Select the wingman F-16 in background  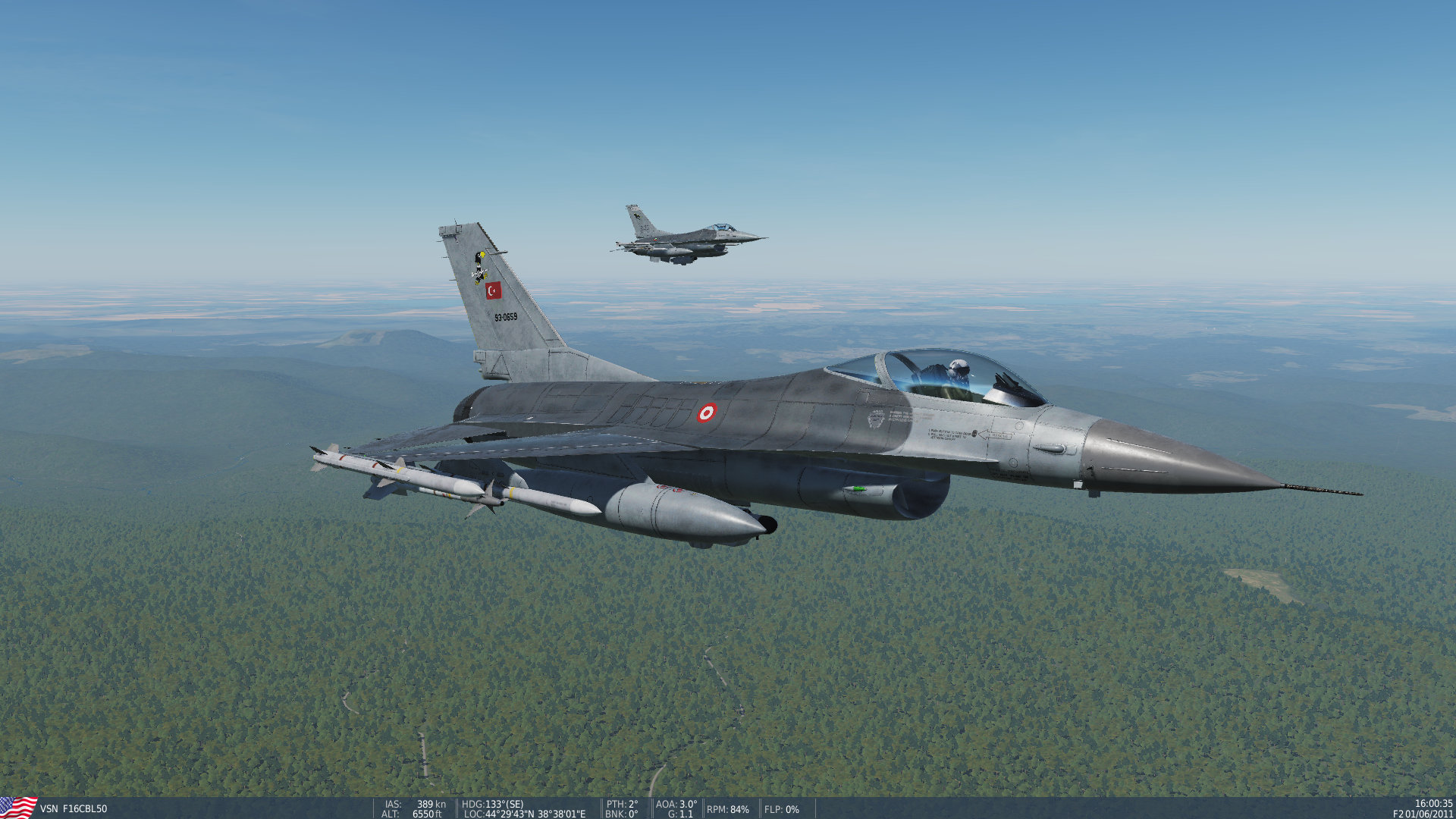(686, 235)
